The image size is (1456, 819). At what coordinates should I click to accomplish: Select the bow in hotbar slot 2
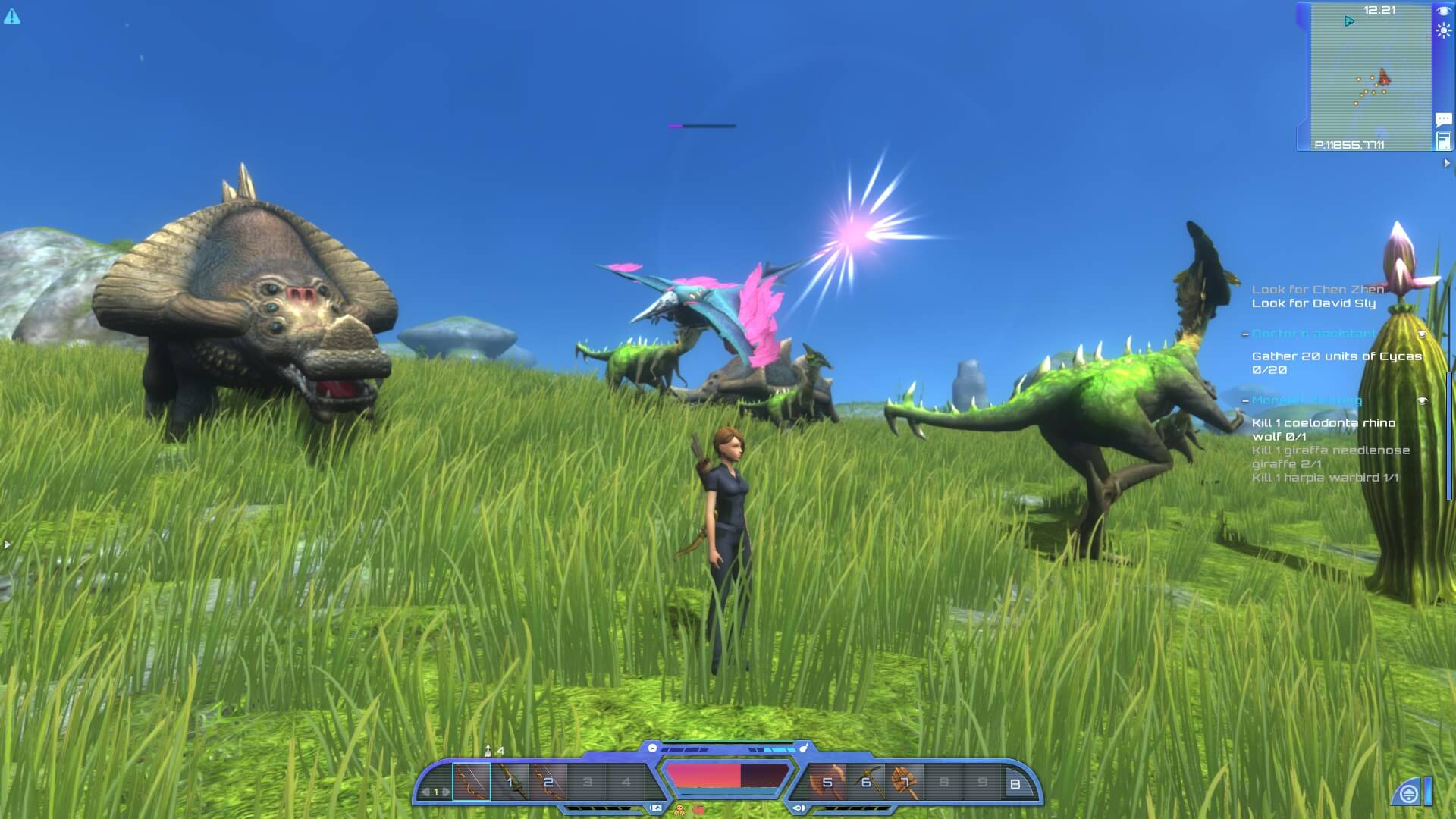[x=548, y=782]
